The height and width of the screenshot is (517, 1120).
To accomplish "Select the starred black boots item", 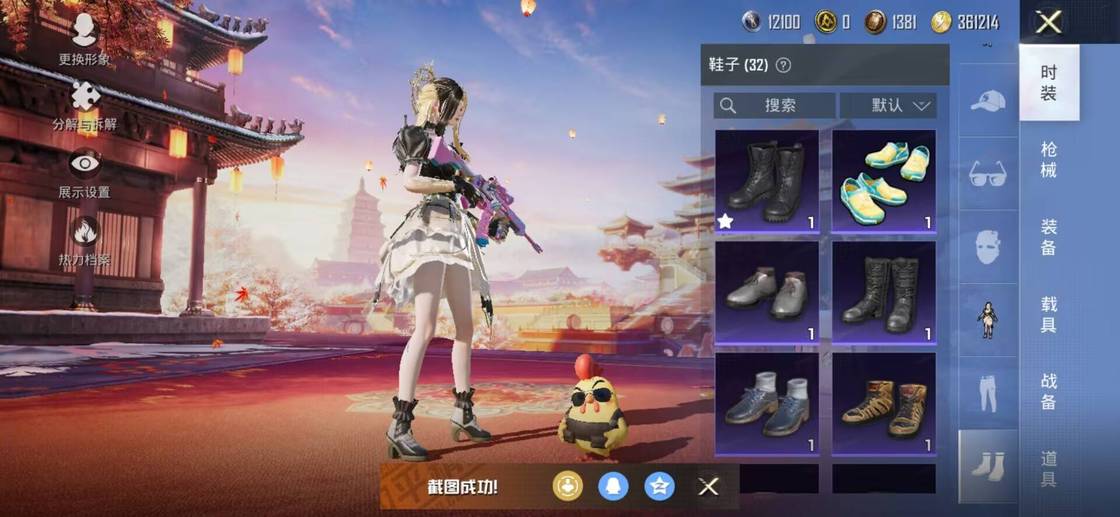I will 767,181.
